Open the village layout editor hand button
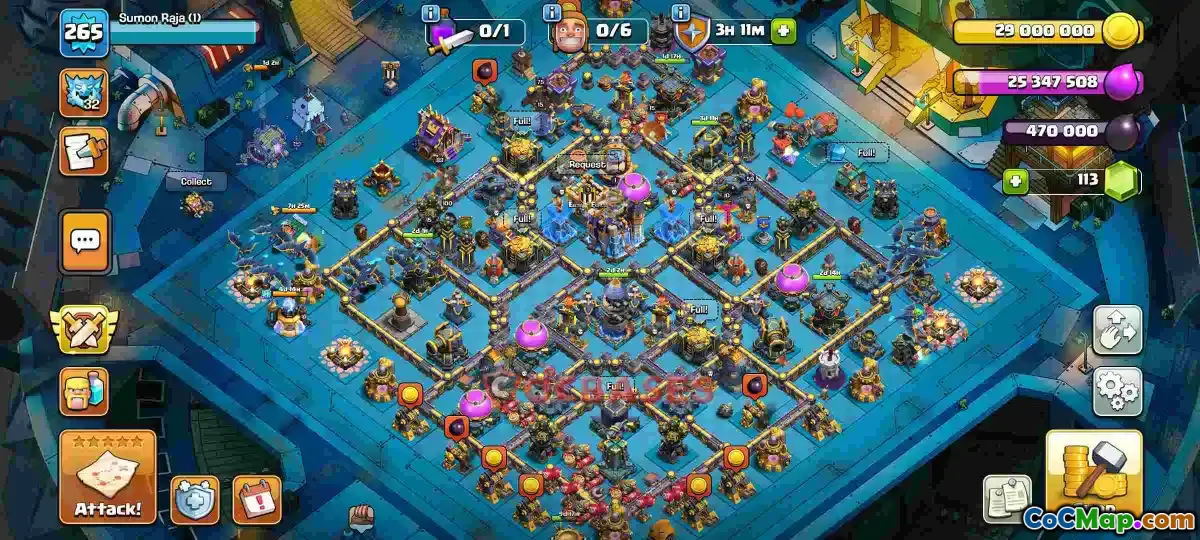This screenshot has width=1200, height=540. coord(1117,330)
